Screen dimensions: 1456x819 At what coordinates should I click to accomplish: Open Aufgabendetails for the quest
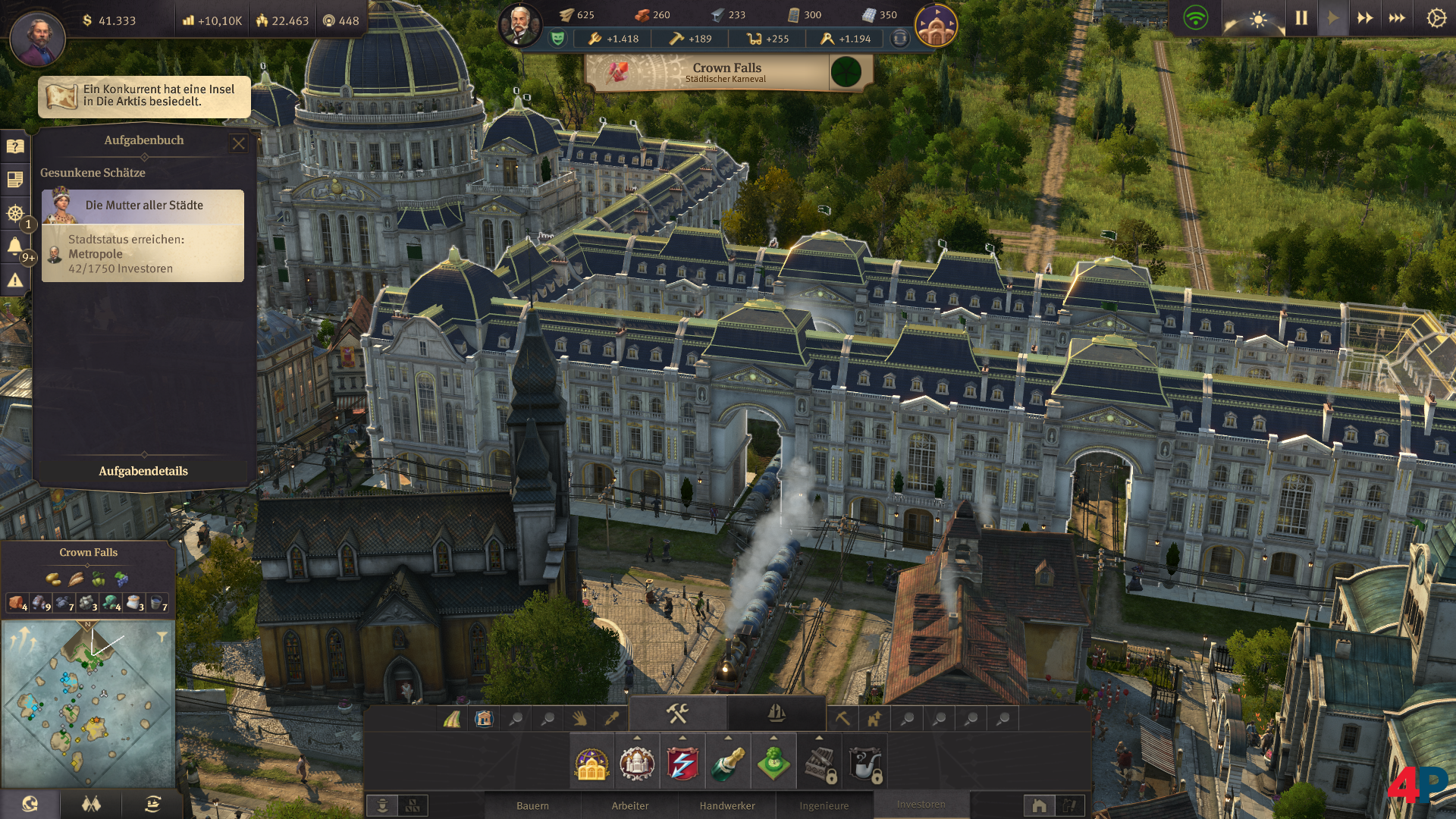click(x=143, y=471)
